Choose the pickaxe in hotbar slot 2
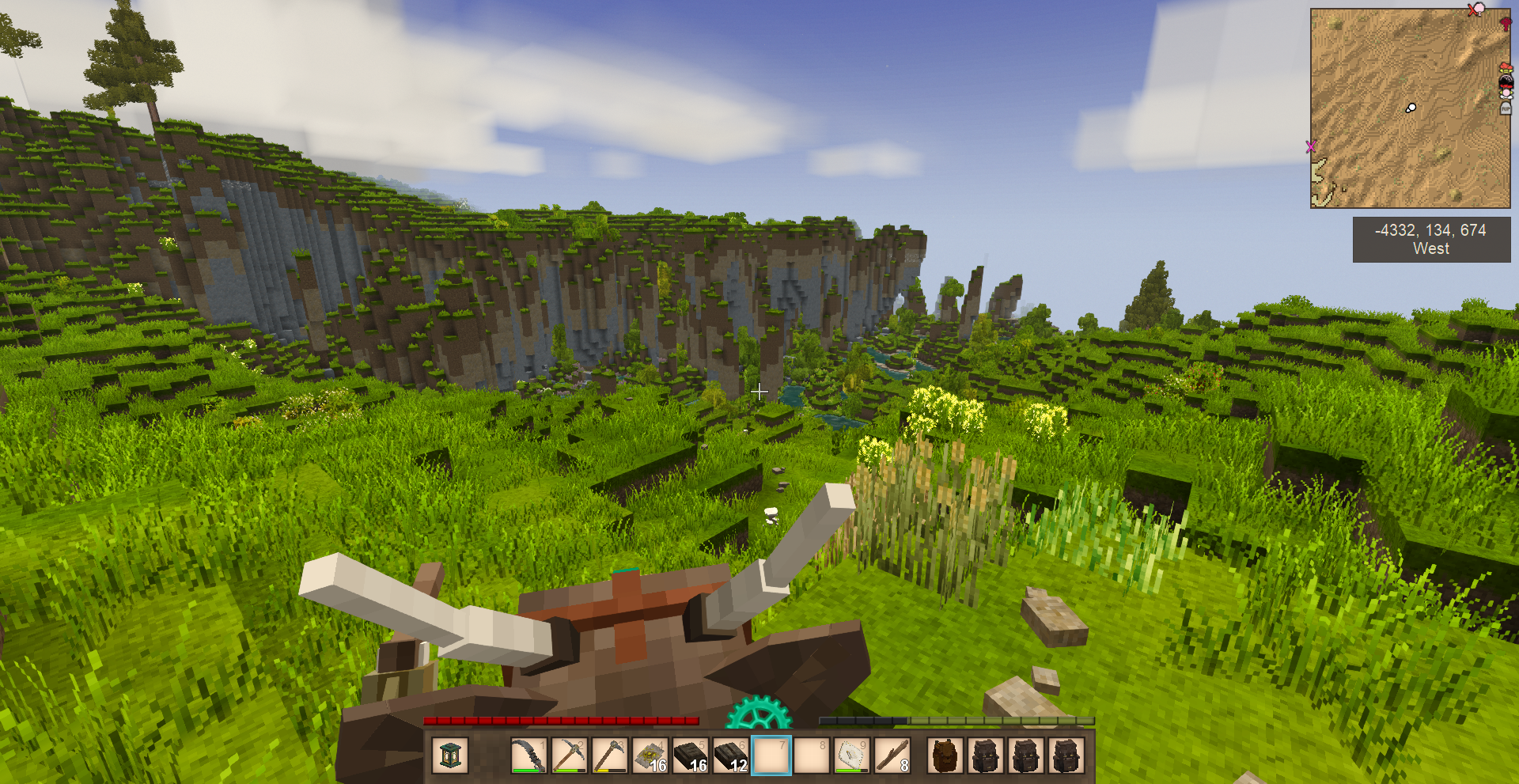Screen dimensions: 1519x784 pos(568,756)
